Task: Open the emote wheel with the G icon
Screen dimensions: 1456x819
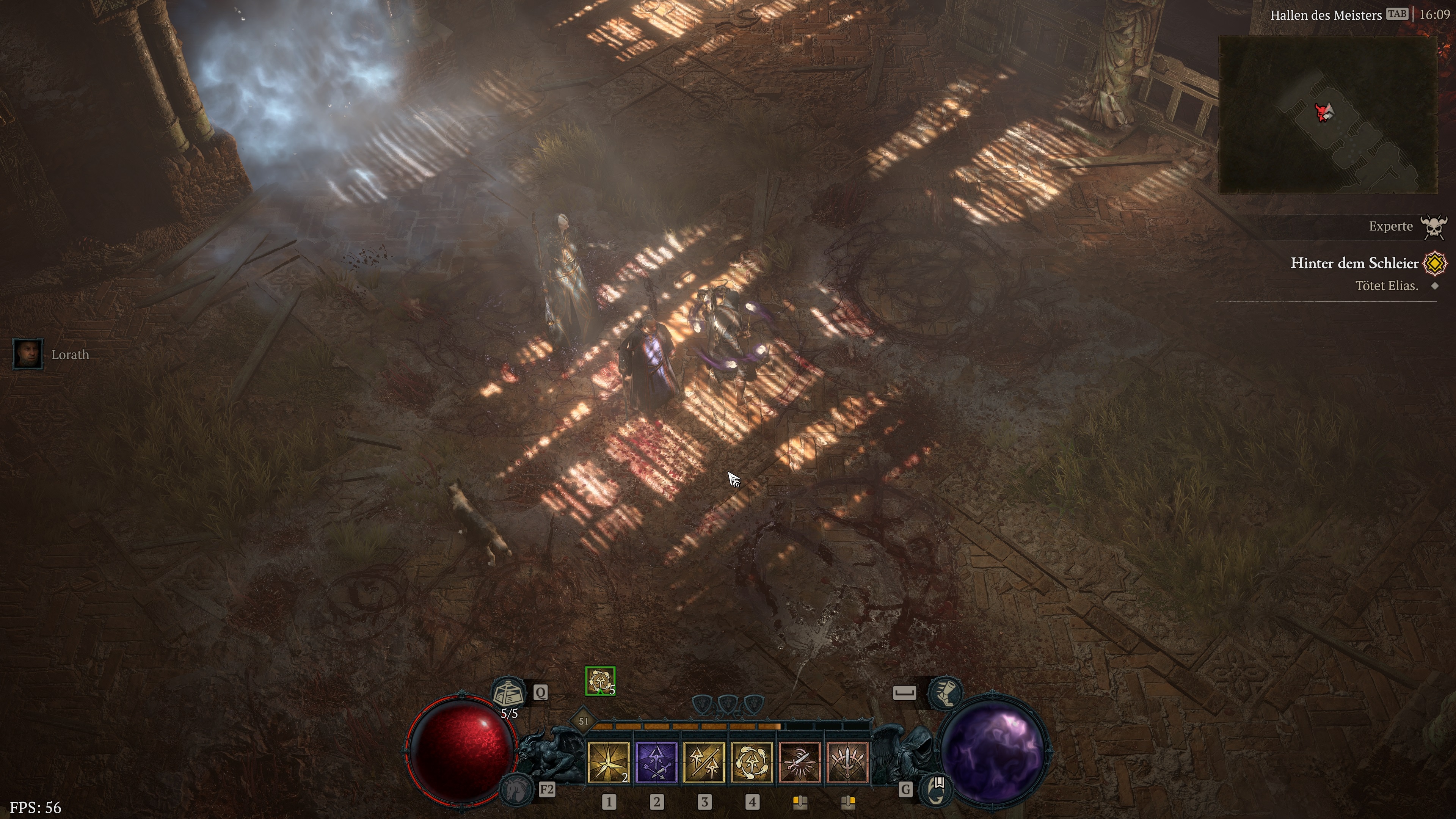Action: tap(938, 790)
